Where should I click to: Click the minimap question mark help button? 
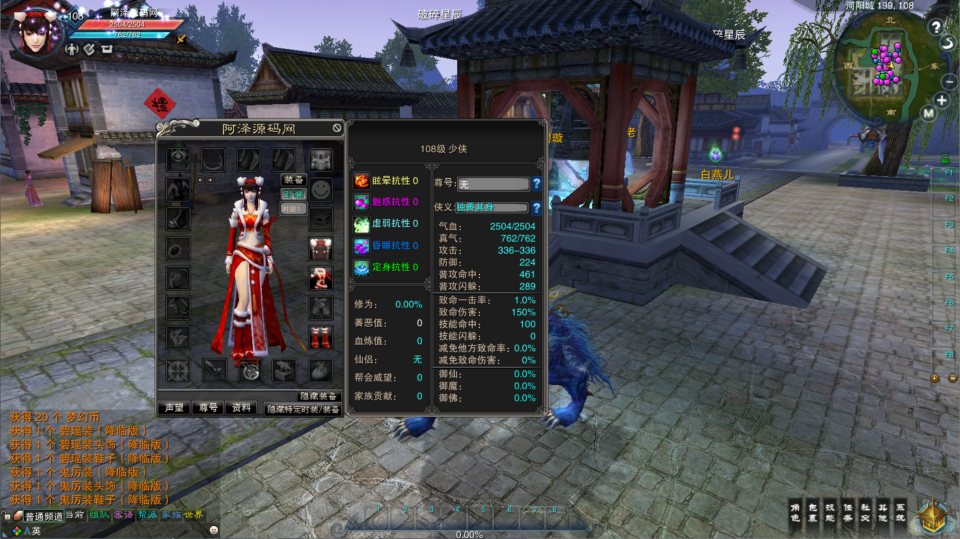tap(935, 28)
